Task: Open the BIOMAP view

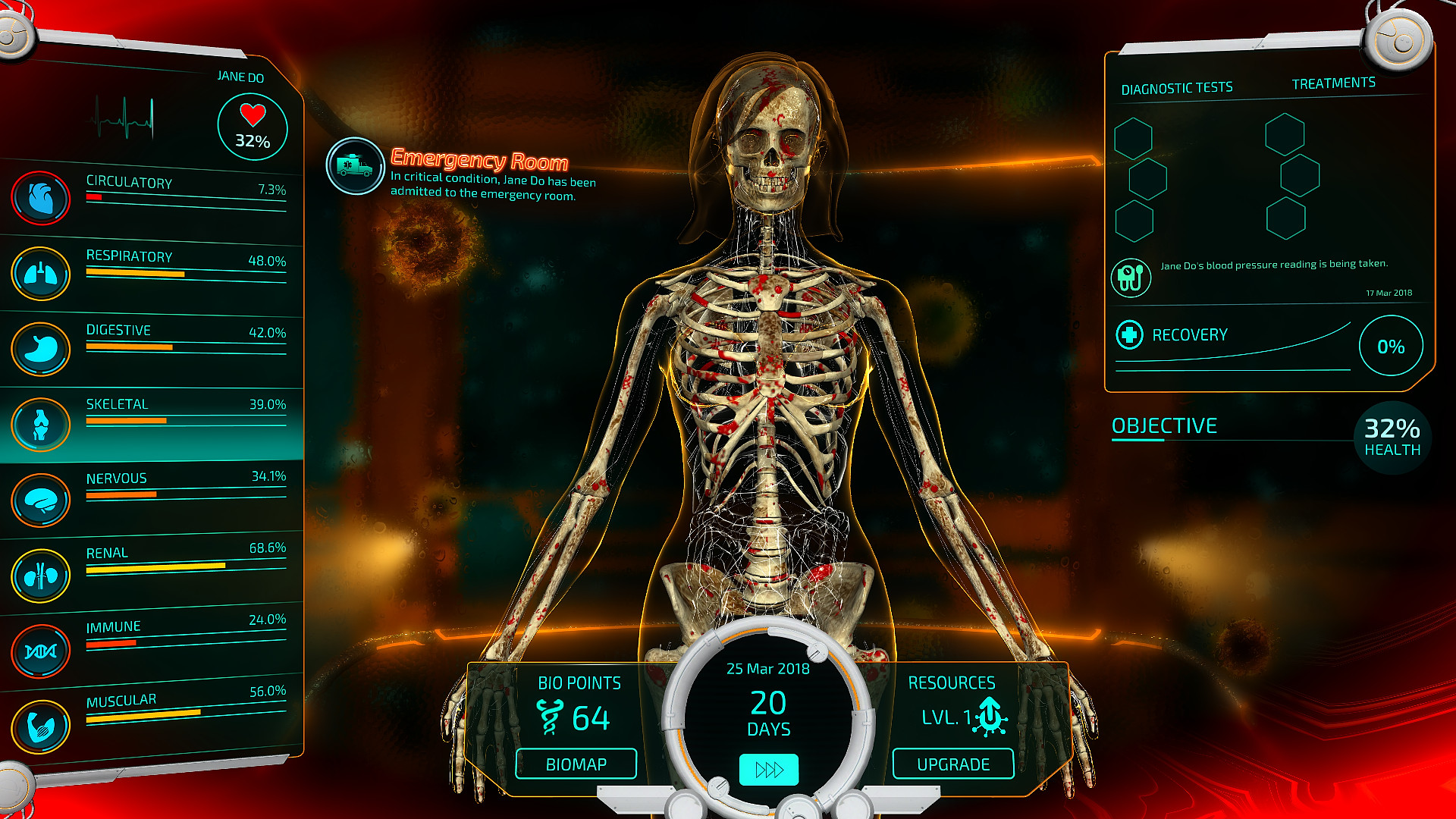Action: (576, 764)
